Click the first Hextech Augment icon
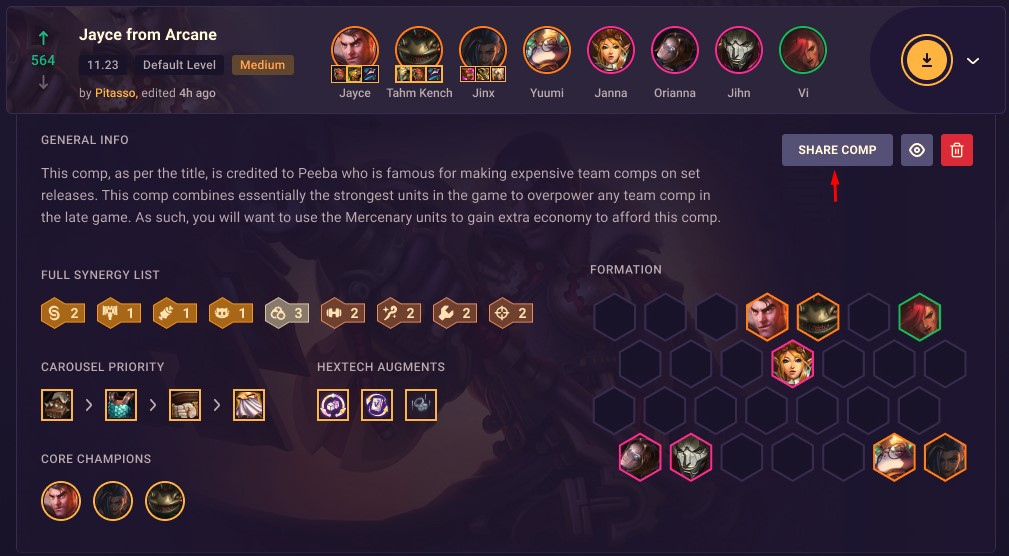The image size is (1009, 556). [x=333, y=405]
